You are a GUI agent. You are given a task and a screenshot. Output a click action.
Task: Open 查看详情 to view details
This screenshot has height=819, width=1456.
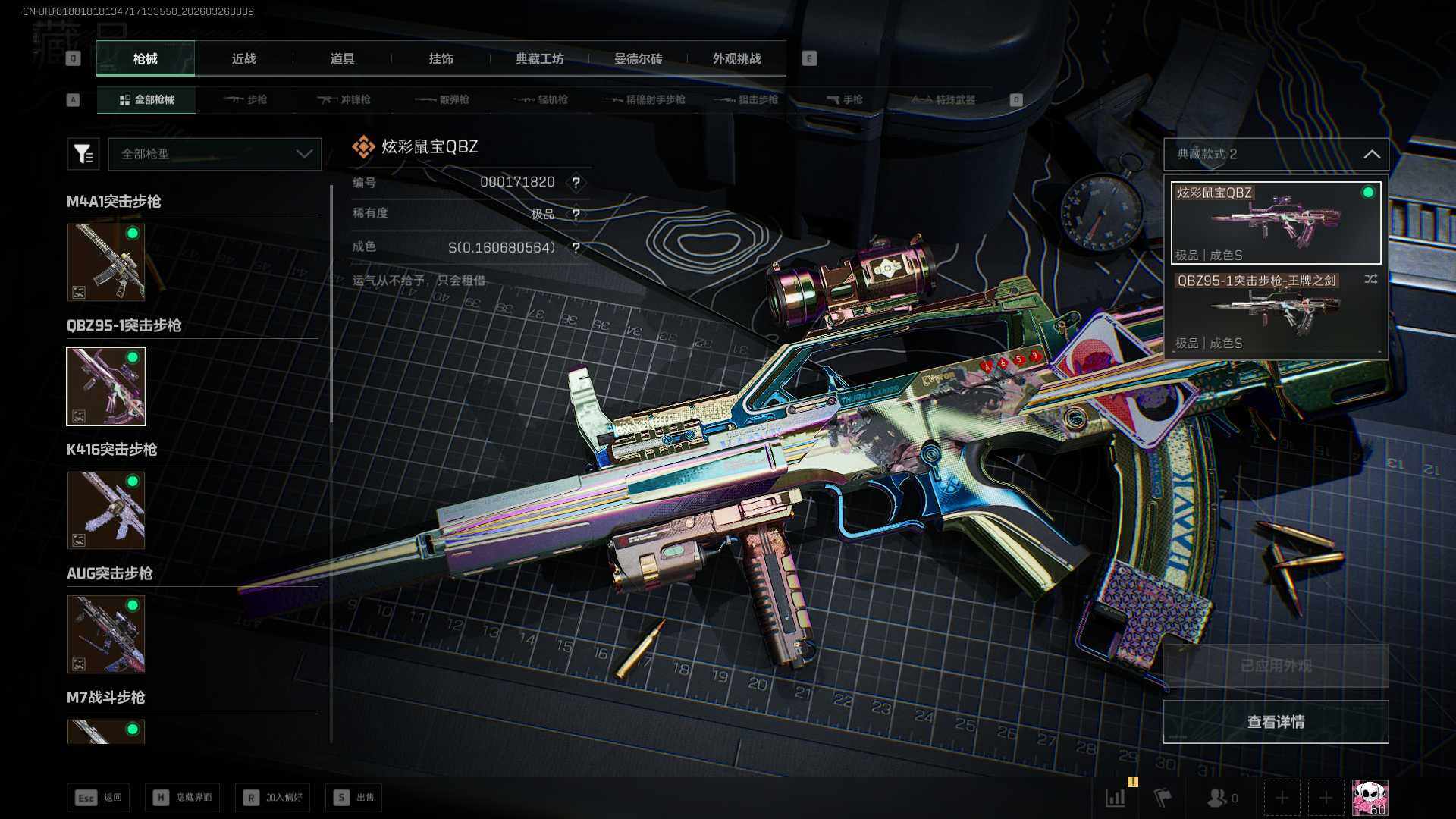tap(1276, 721)
